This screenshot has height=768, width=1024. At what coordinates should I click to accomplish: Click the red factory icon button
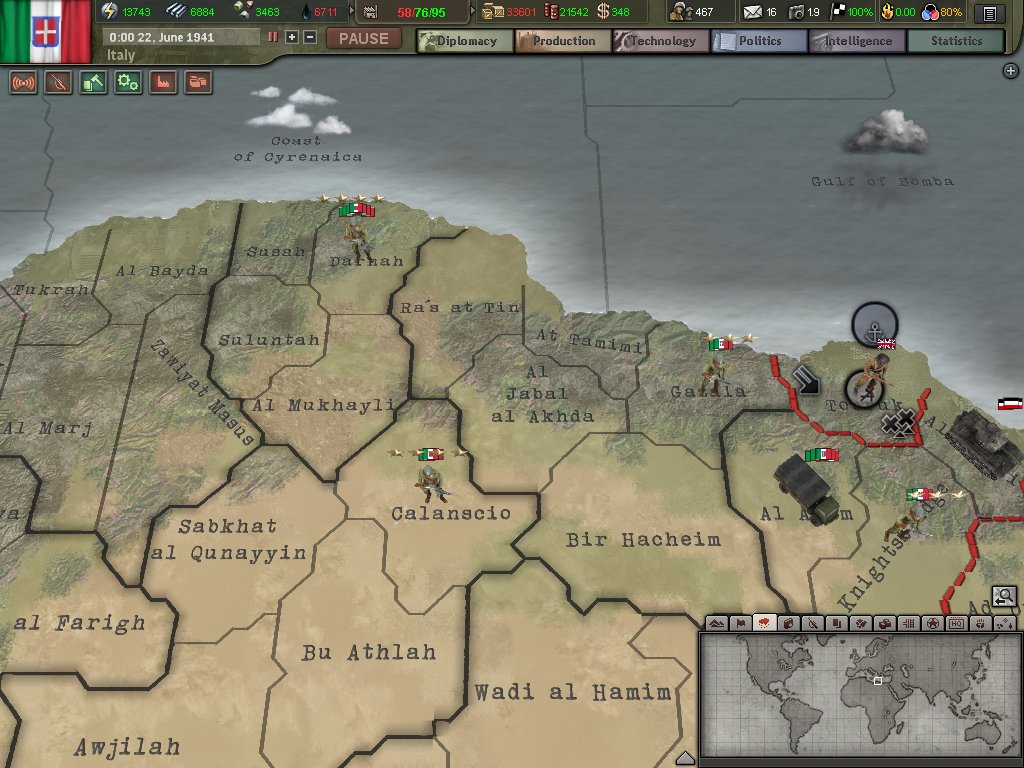[x=163, y=83]
